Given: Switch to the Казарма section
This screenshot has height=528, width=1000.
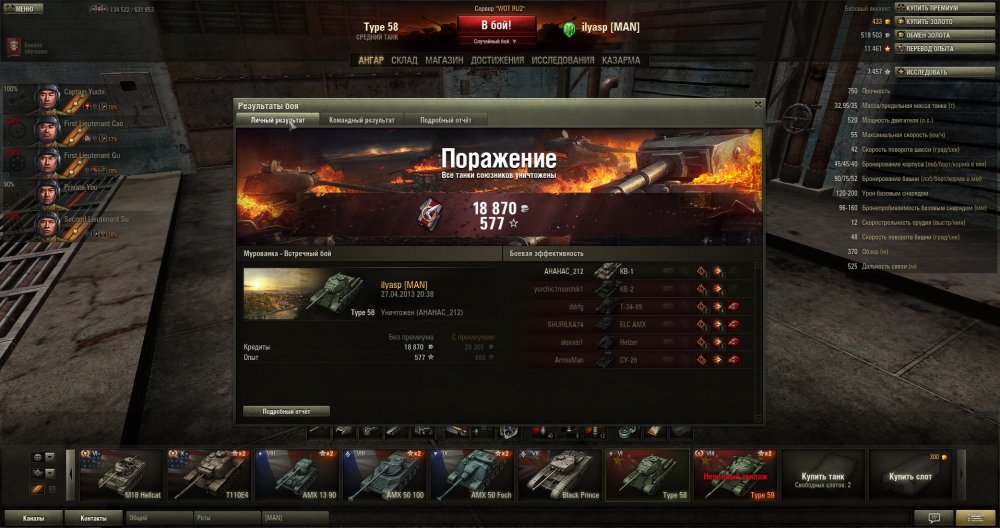Looking at the screenshot, I should point(621,60).
